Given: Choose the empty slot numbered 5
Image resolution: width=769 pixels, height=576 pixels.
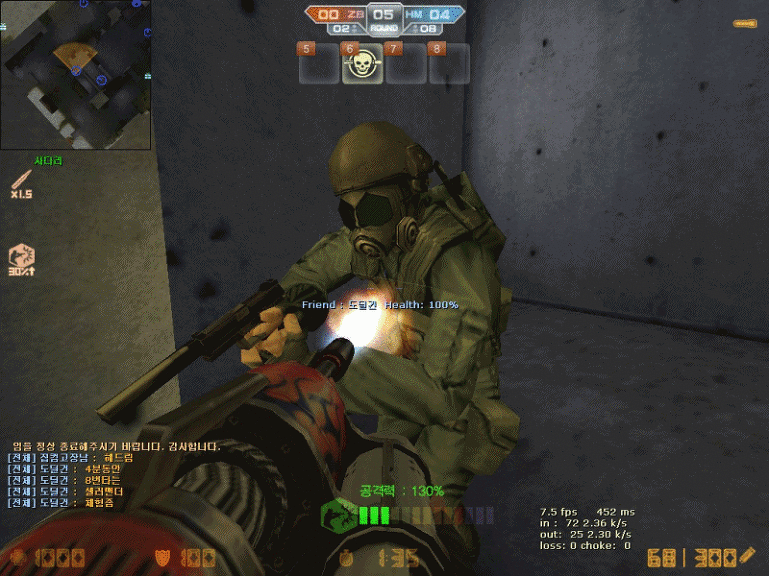Looking at the screenshot, I should (319, 65).
